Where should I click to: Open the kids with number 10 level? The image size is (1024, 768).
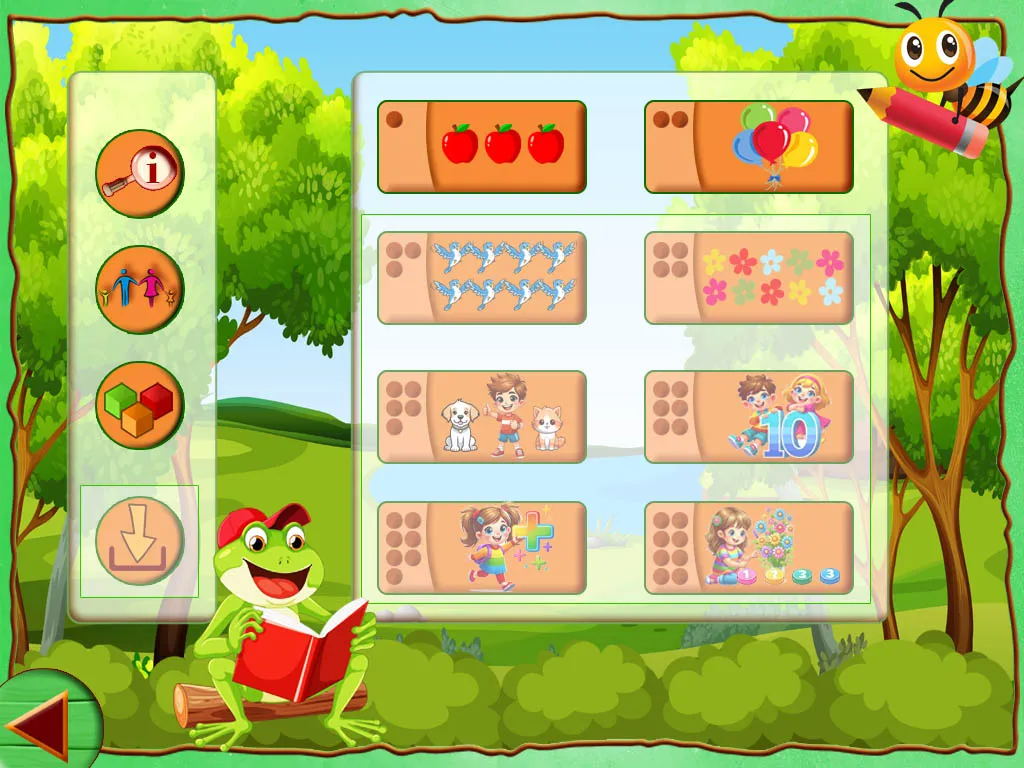(x=748, y=417)
